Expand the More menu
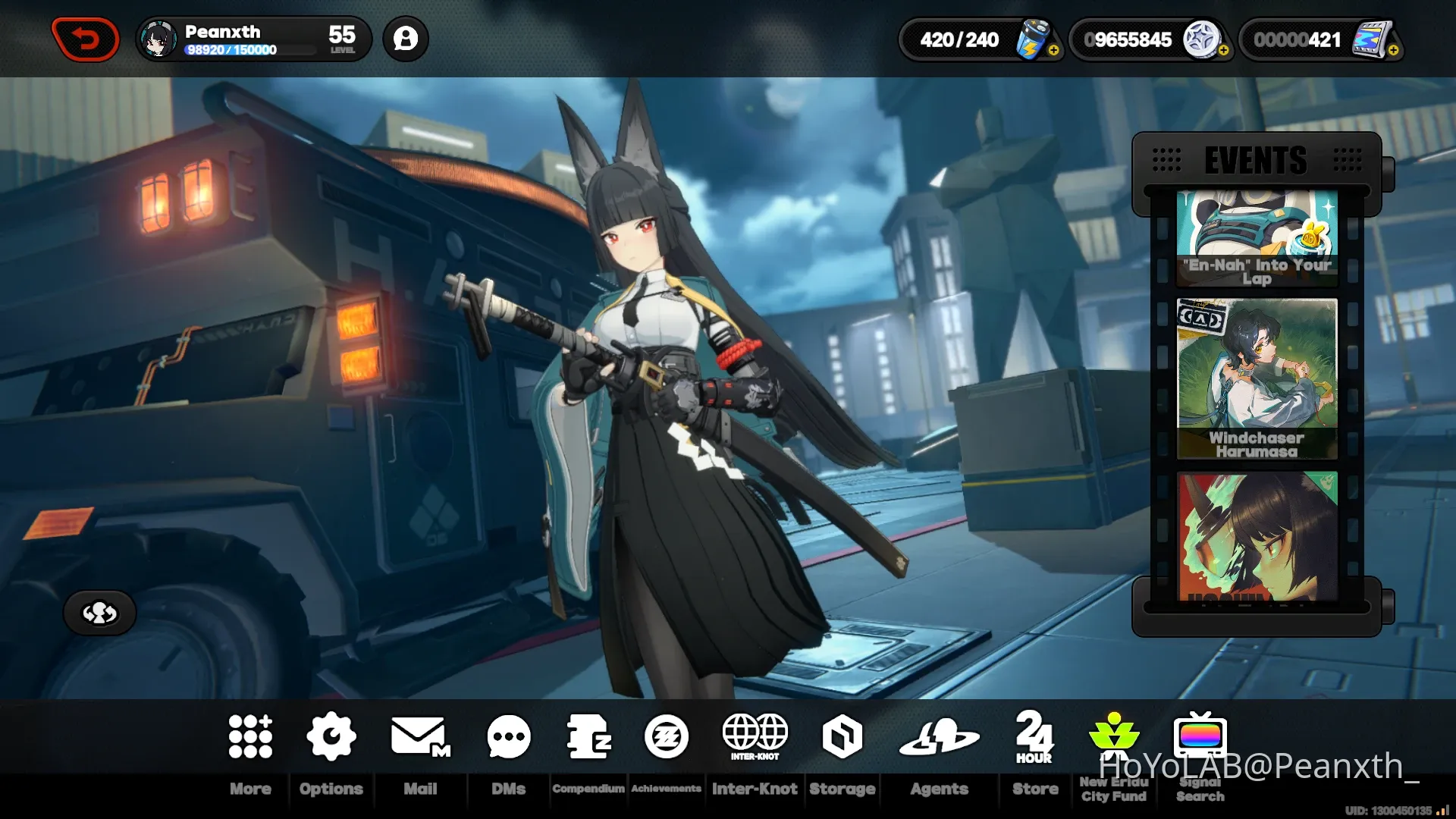 [251, 736]
